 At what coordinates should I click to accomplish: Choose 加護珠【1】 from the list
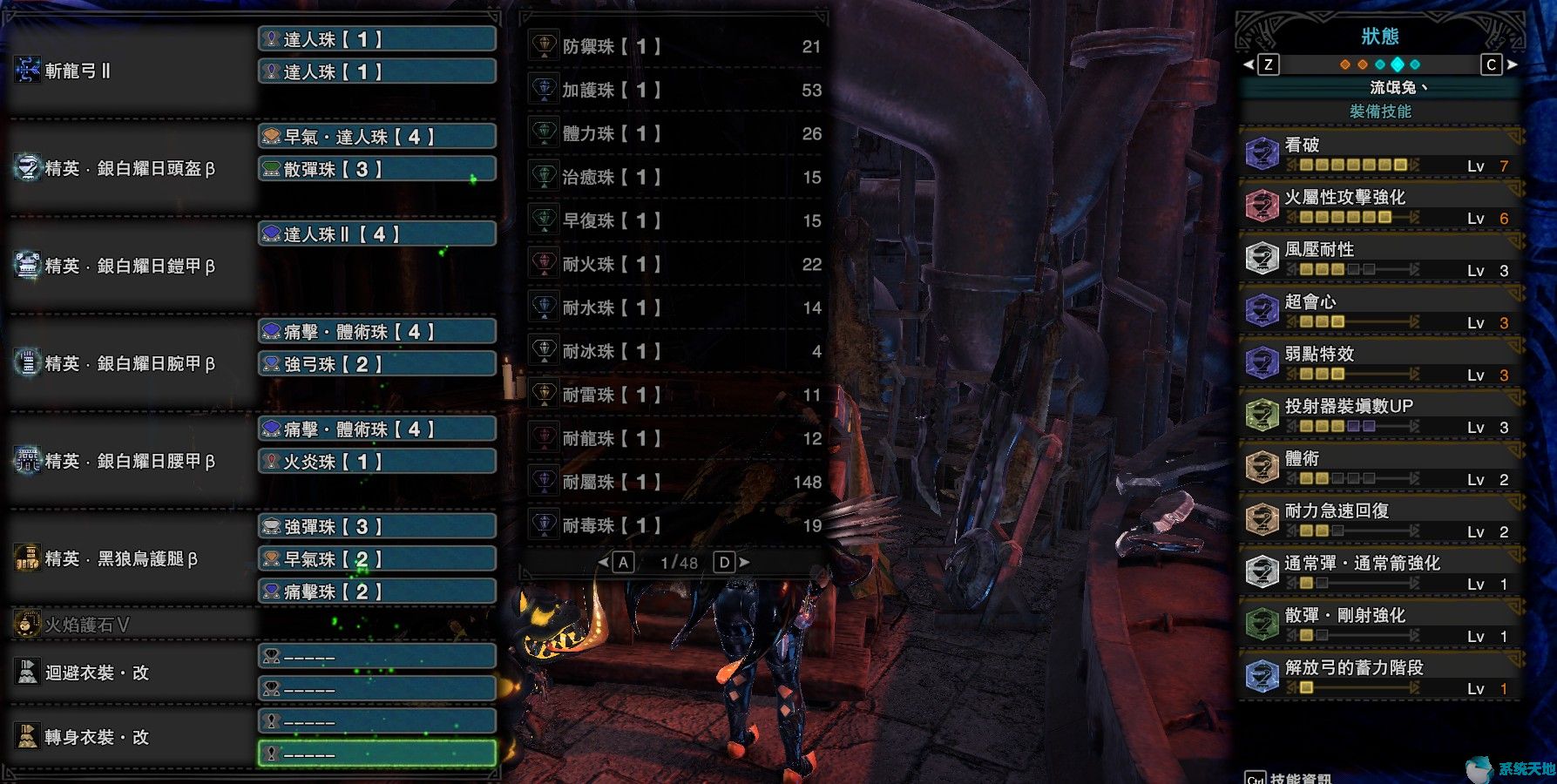[x=675, y=90]
